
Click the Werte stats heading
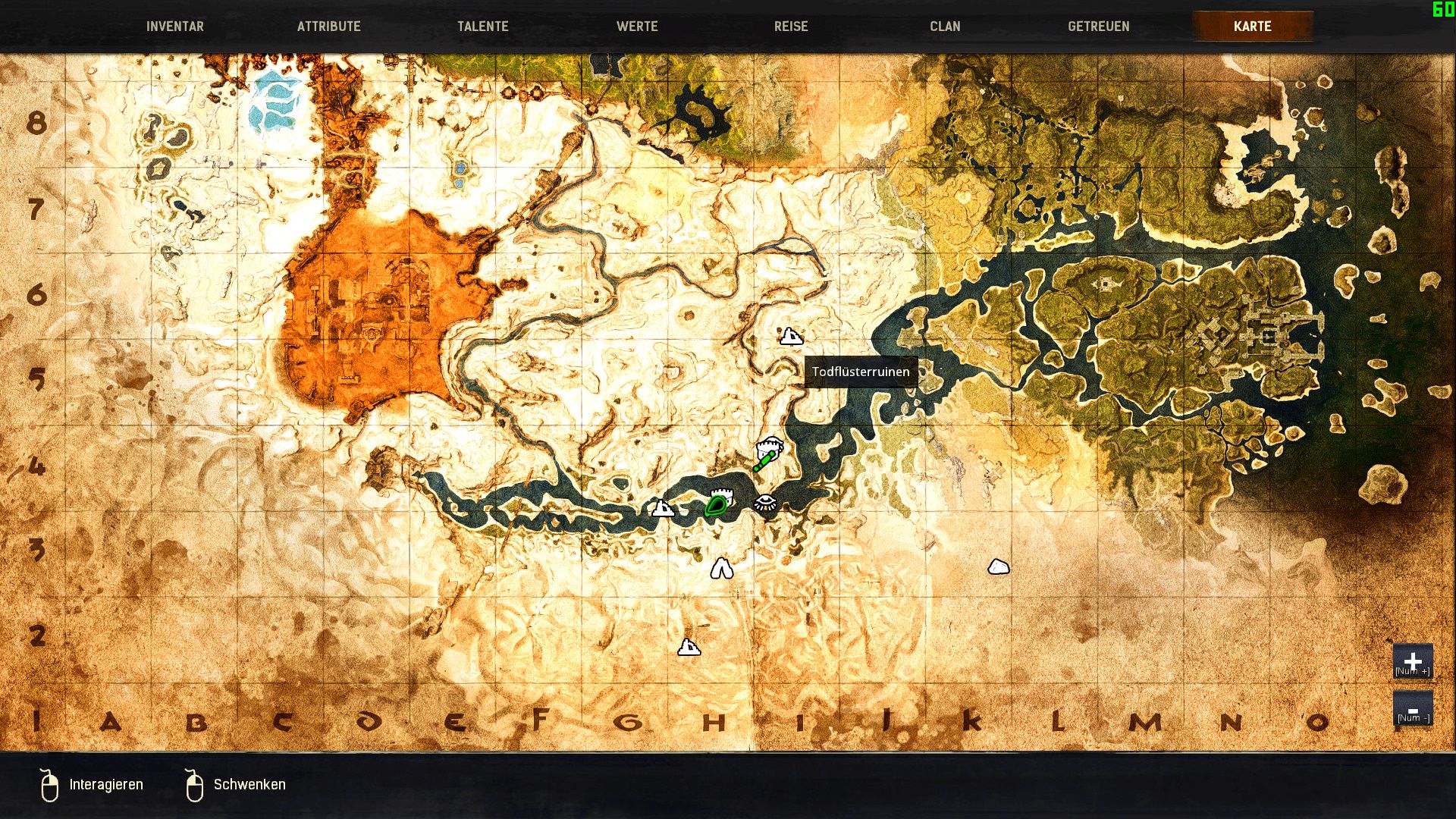(x=638, y=25)
